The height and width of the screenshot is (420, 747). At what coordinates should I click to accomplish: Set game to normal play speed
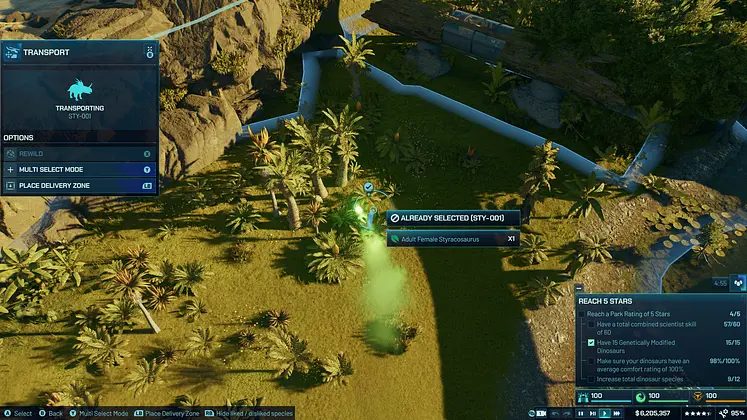592,411
